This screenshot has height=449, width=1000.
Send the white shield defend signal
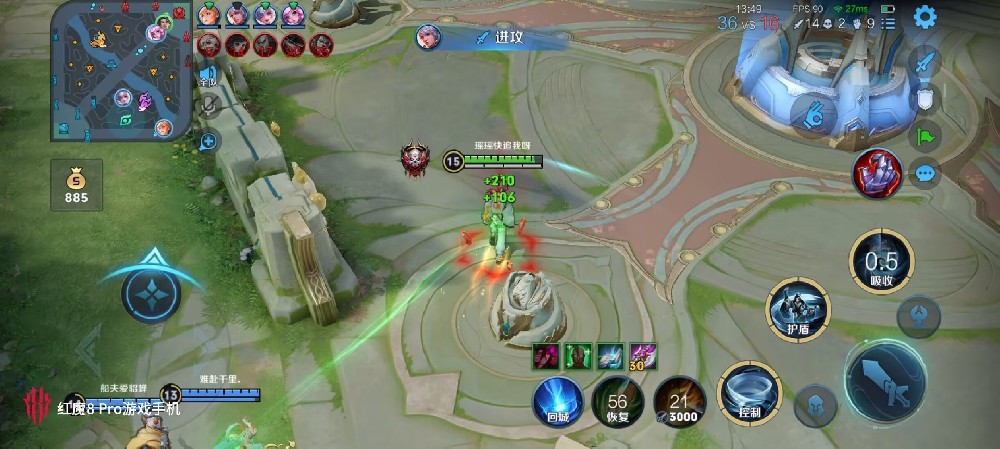(925, 98)
